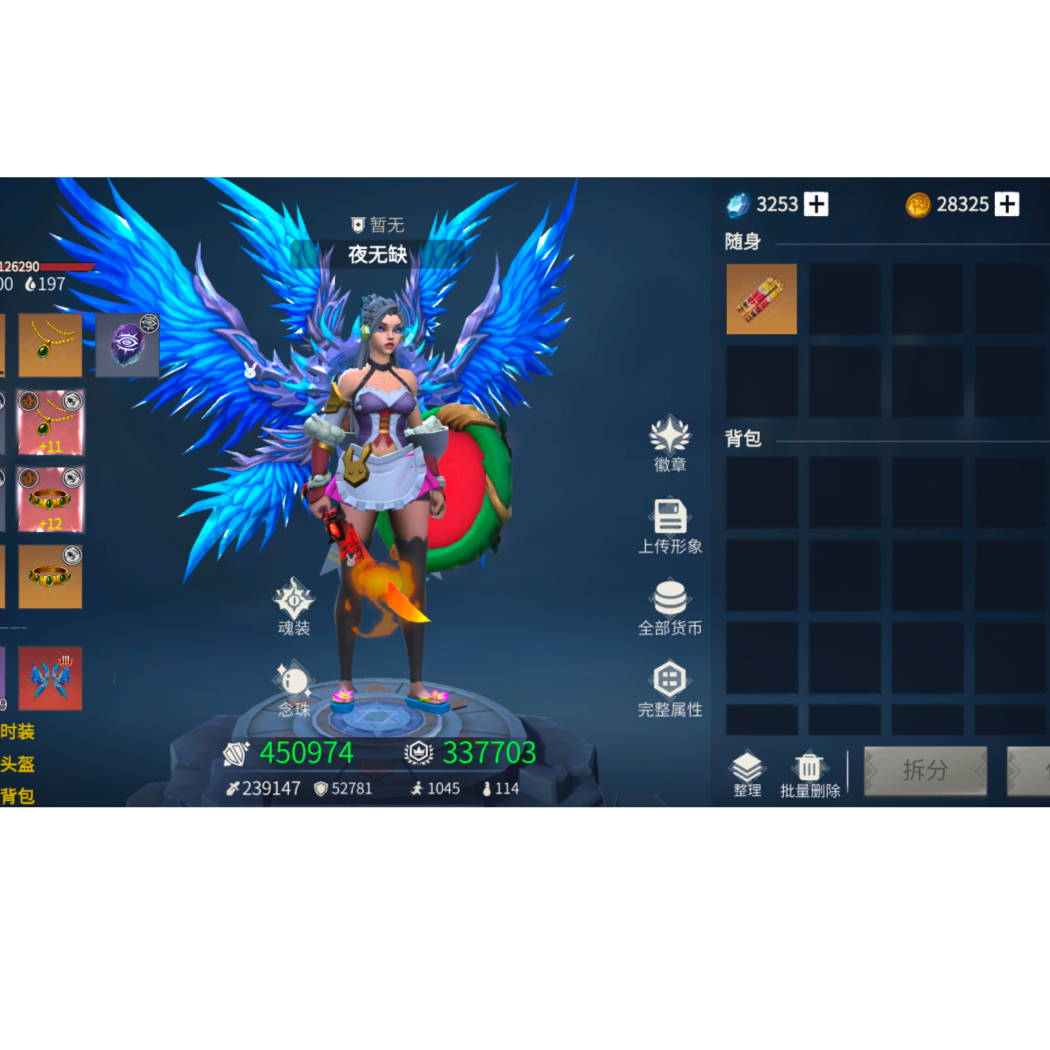Select the un-enhanced green pendant necklace slot
Screen dimensions: 1050x1050
[50, 345]
